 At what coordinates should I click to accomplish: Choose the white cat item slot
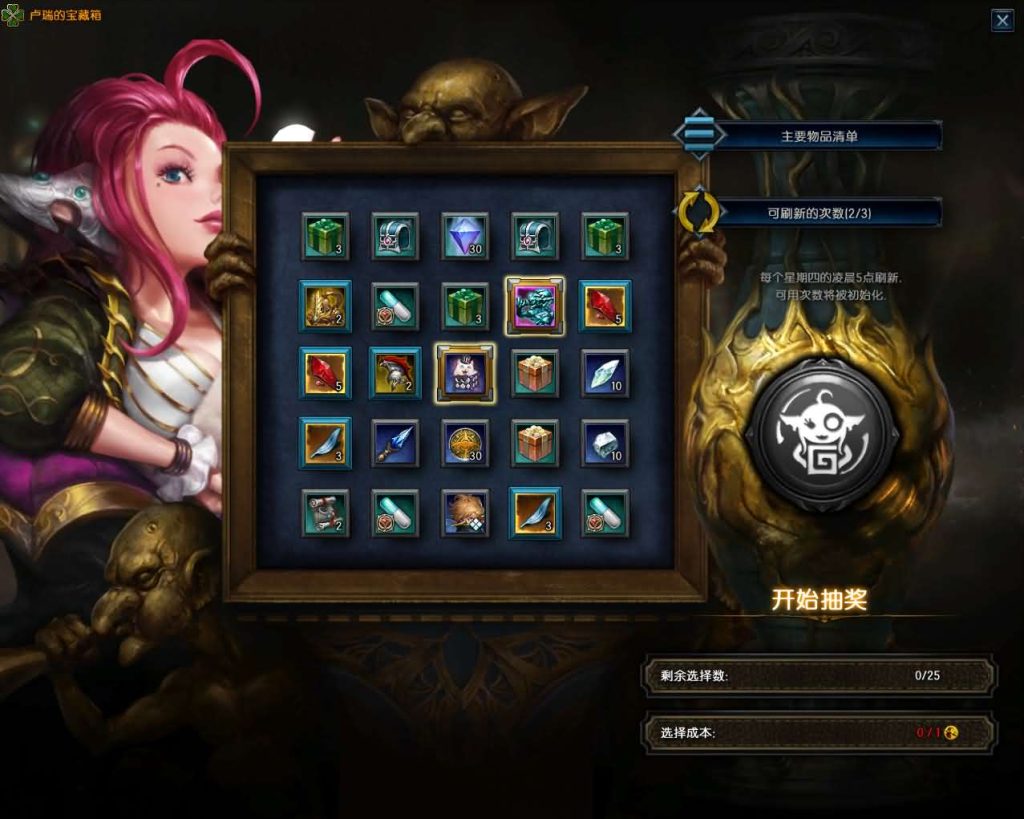tap(465, 373)
